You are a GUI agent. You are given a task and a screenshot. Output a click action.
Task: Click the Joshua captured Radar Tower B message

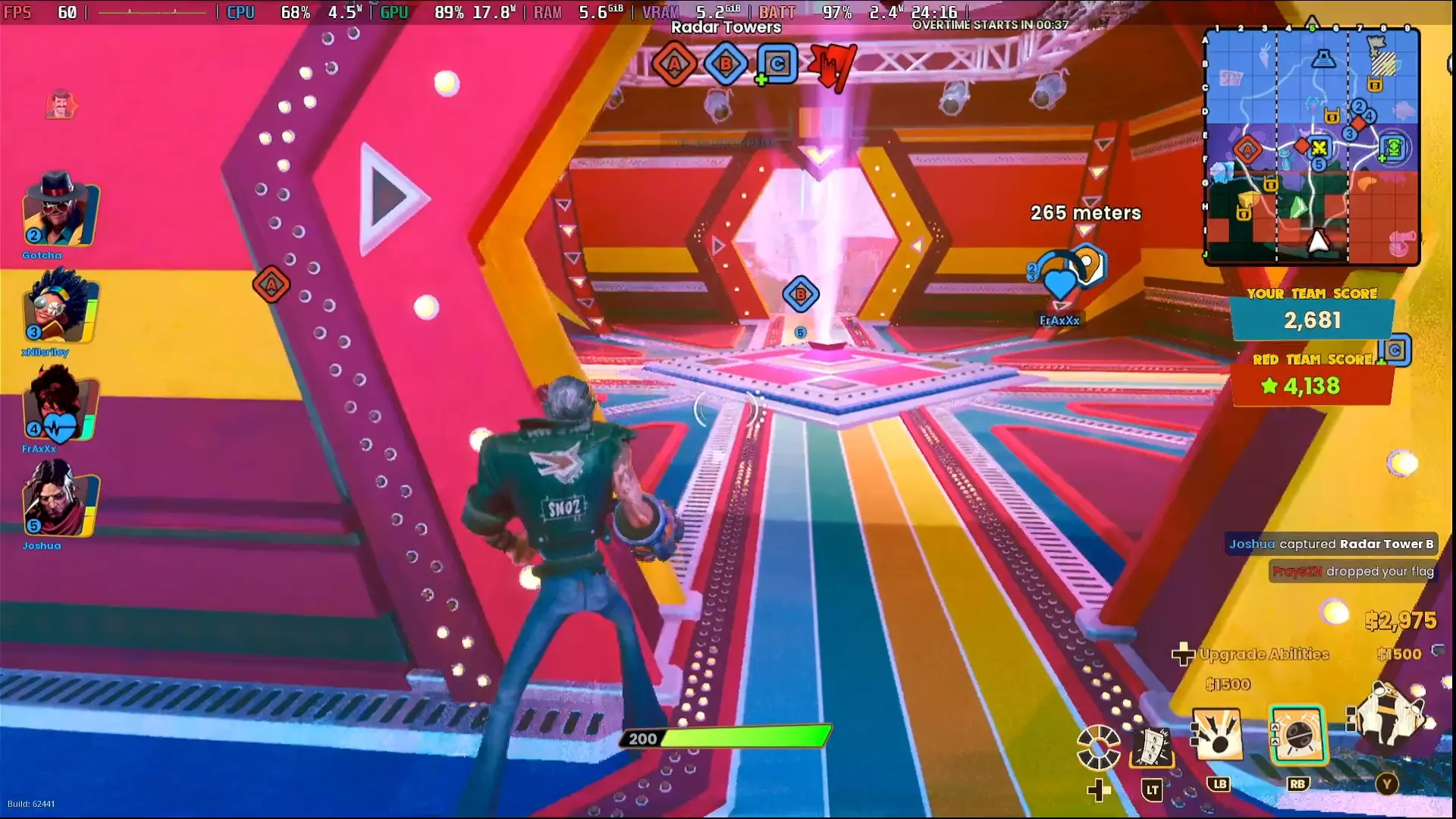coord(1331,544)
